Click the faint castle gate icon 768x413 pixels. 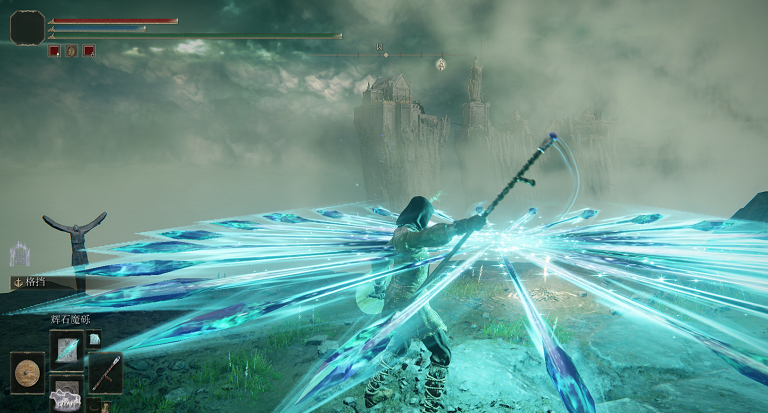click(19, 254)
